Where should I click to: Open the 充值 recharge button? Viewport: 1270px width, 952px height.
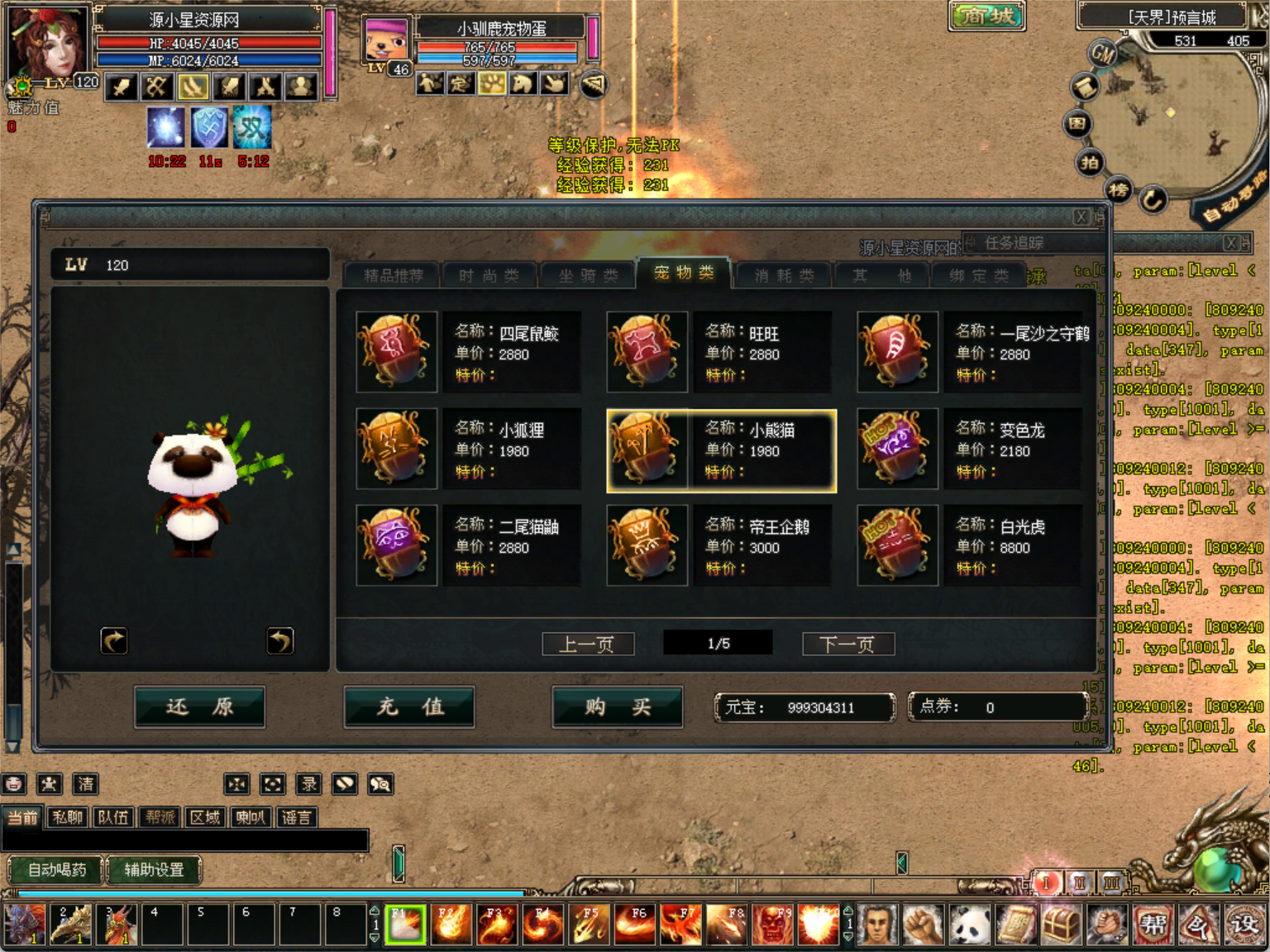409,707
